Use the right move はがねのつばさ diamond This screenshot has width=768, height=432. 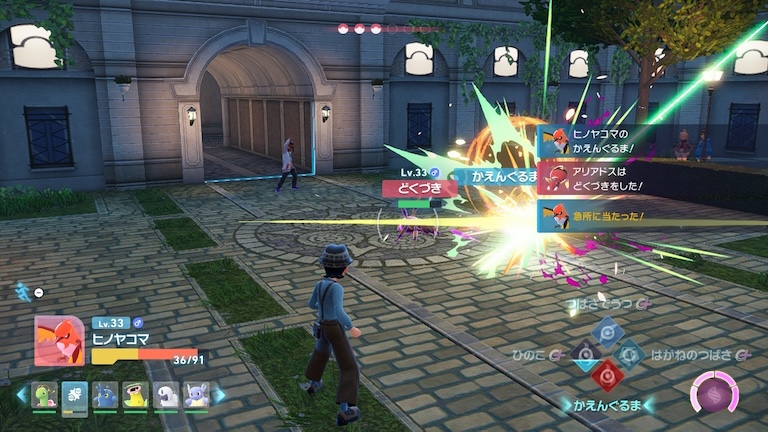click(x=630, y=354)
